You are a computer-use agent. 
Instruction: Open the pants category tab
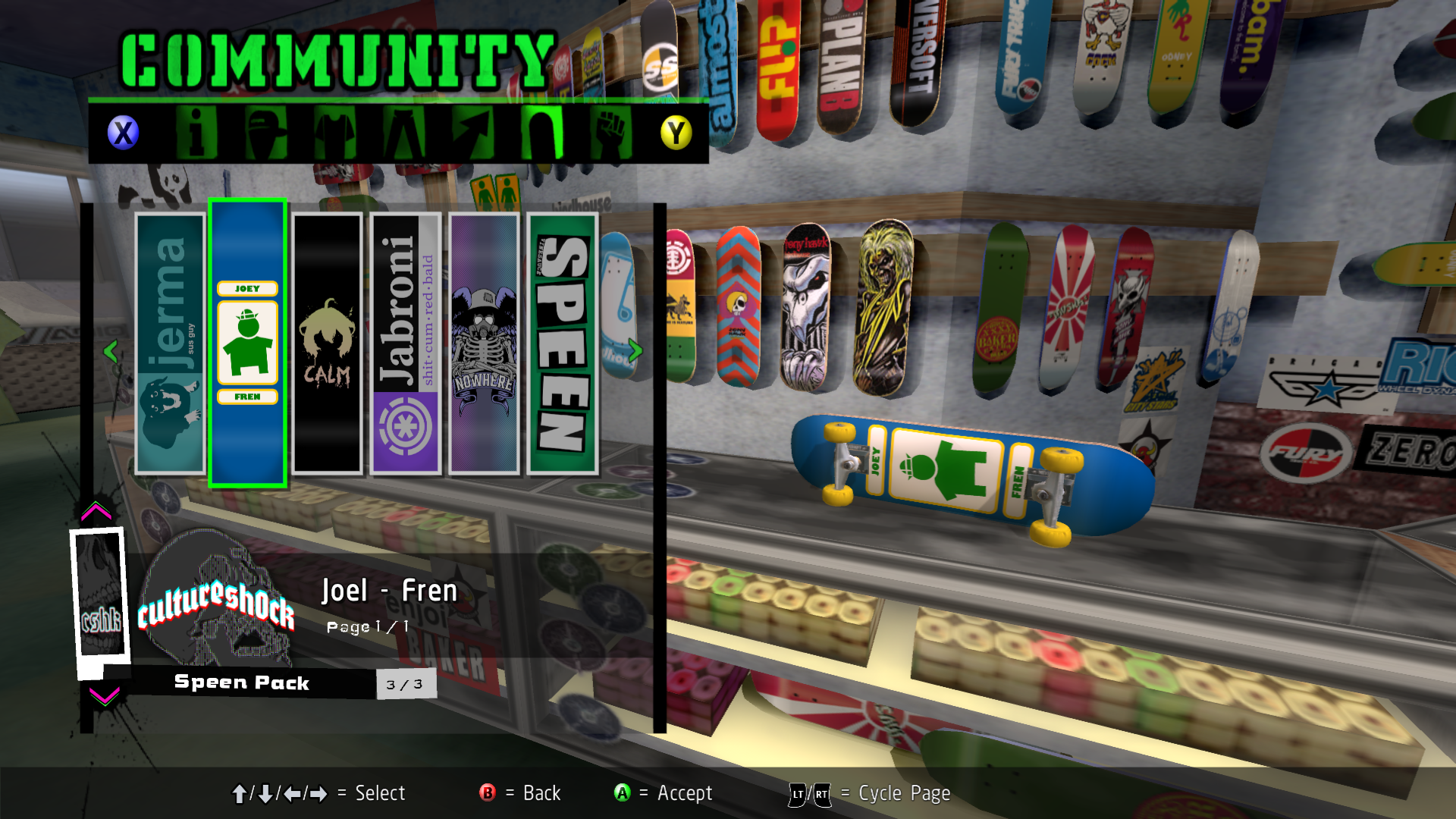coord(403,133)
